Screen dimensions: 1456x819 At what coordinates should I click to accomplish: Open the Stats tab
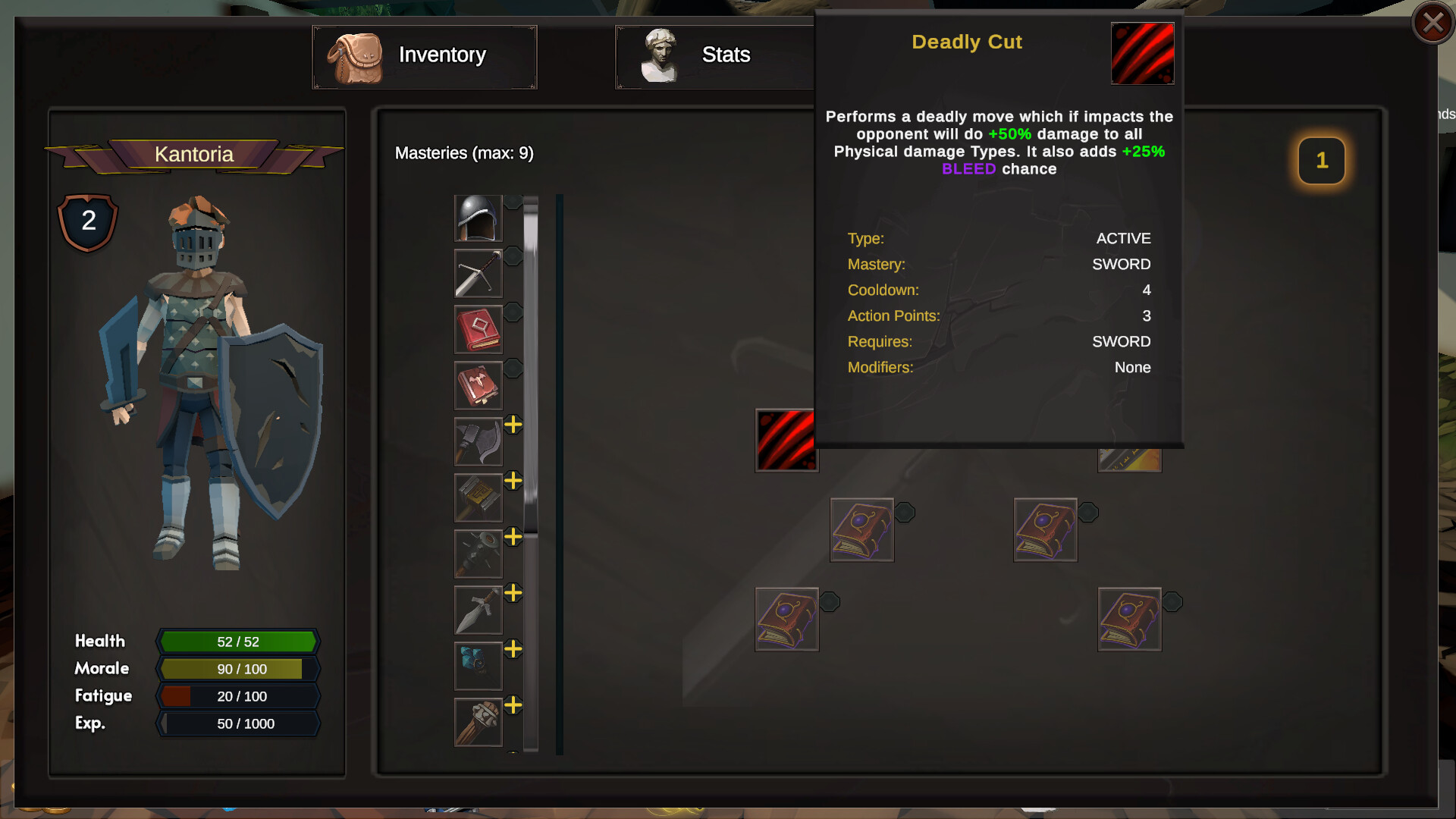tap(713, 55)
